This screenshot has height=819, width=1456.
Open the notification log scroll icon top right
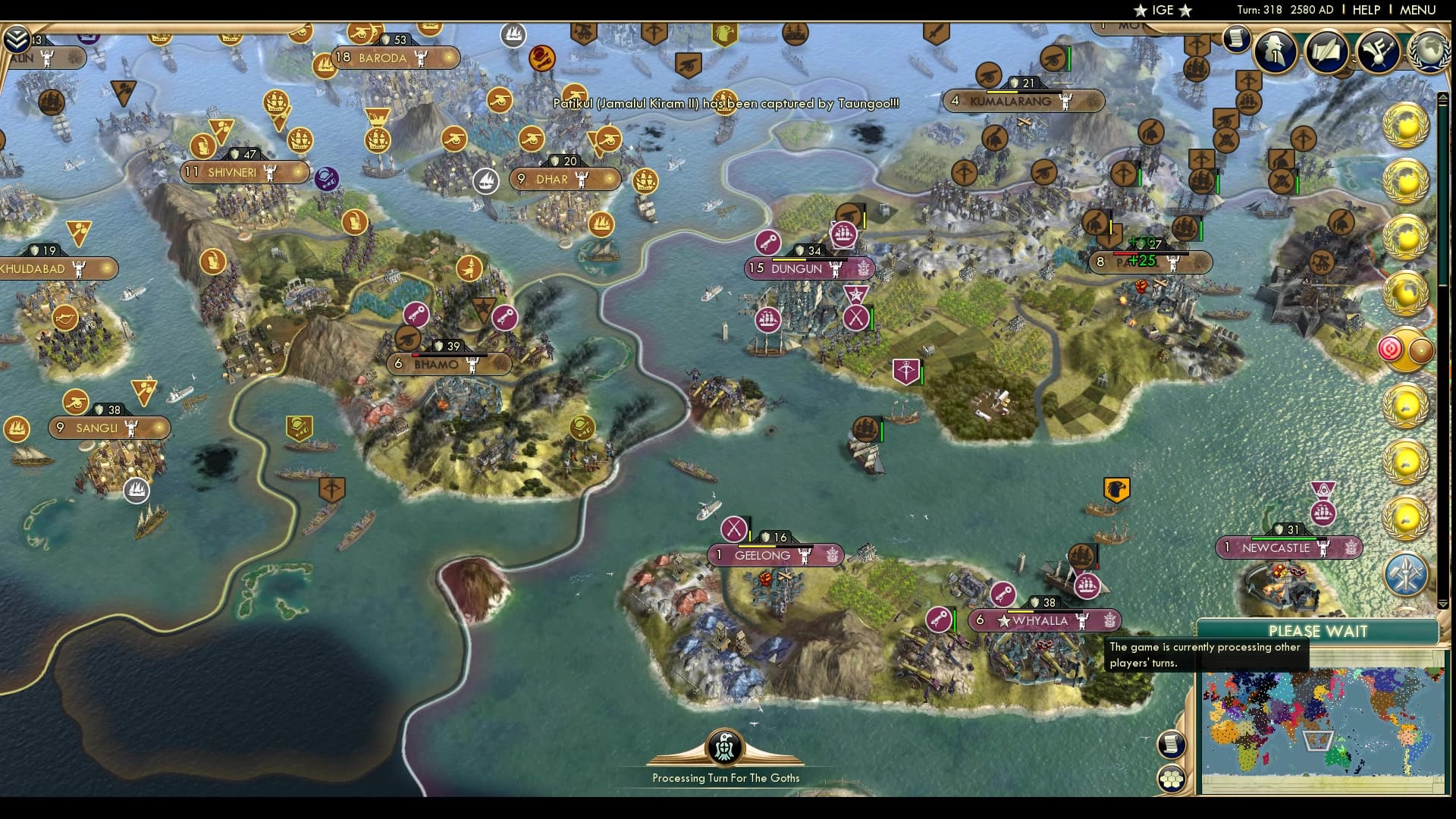1238,38
